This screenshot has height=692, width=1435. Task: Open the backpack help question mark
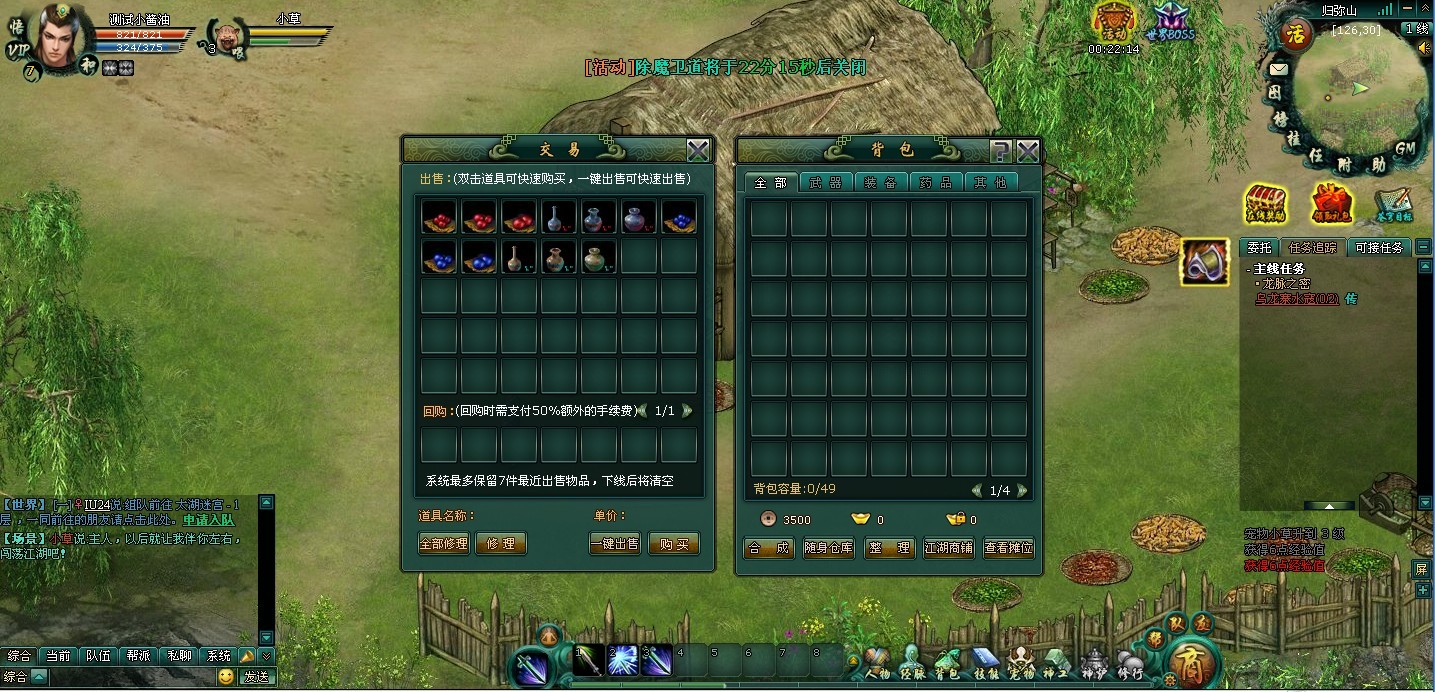click(x=1000, y=151)
